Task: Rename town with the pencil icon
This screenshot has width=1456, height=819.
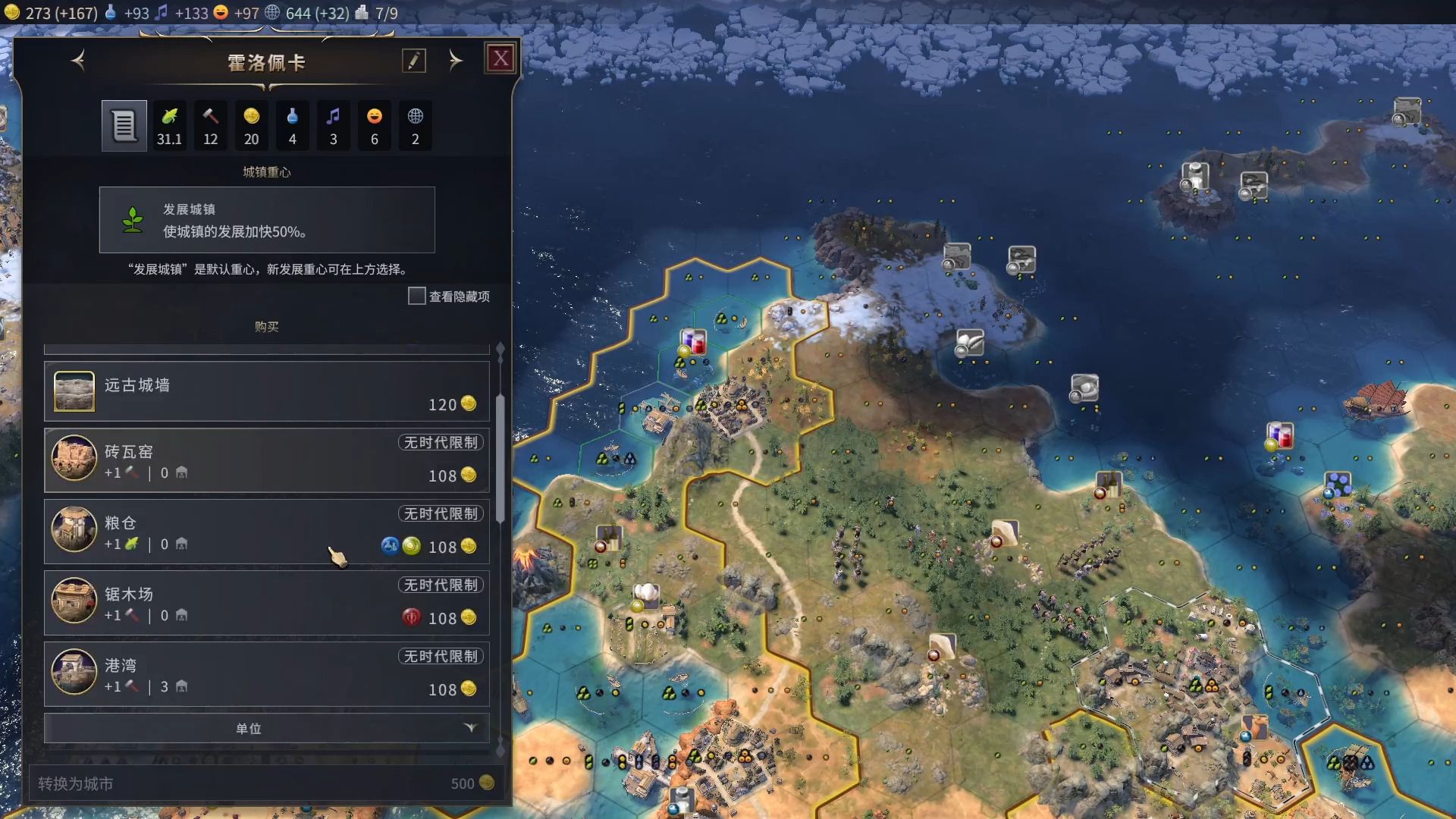Action: pyautogui.click(x=414, y=61)
